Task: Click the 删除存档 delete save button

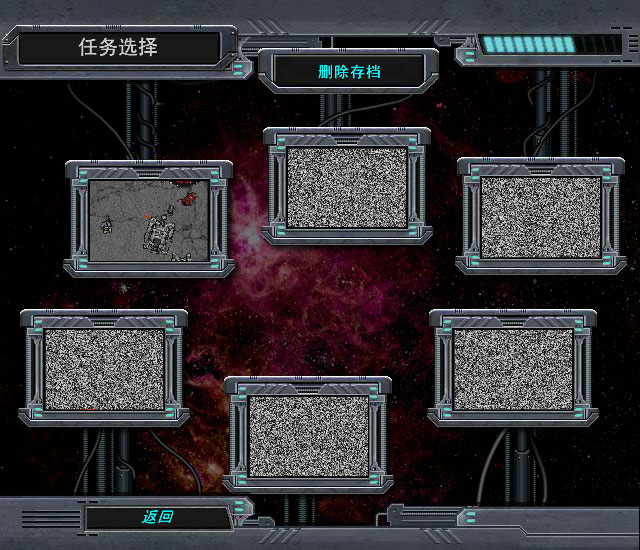Action: tap(349, 72)
